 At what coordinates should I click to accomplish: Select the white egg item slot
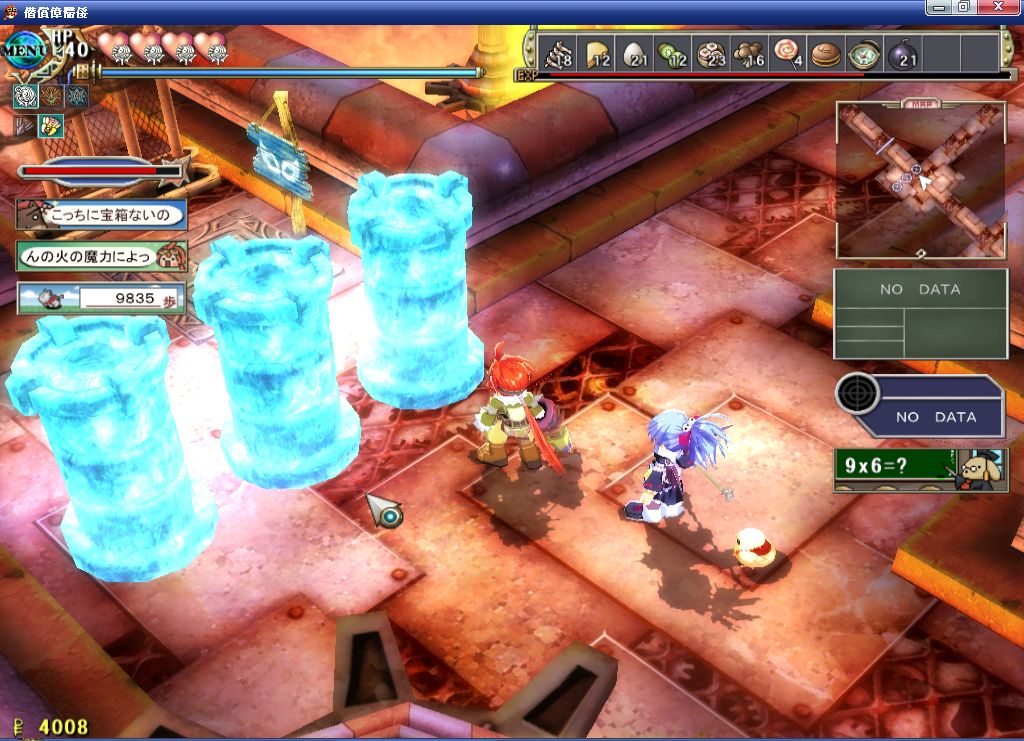tap(635, 53)
